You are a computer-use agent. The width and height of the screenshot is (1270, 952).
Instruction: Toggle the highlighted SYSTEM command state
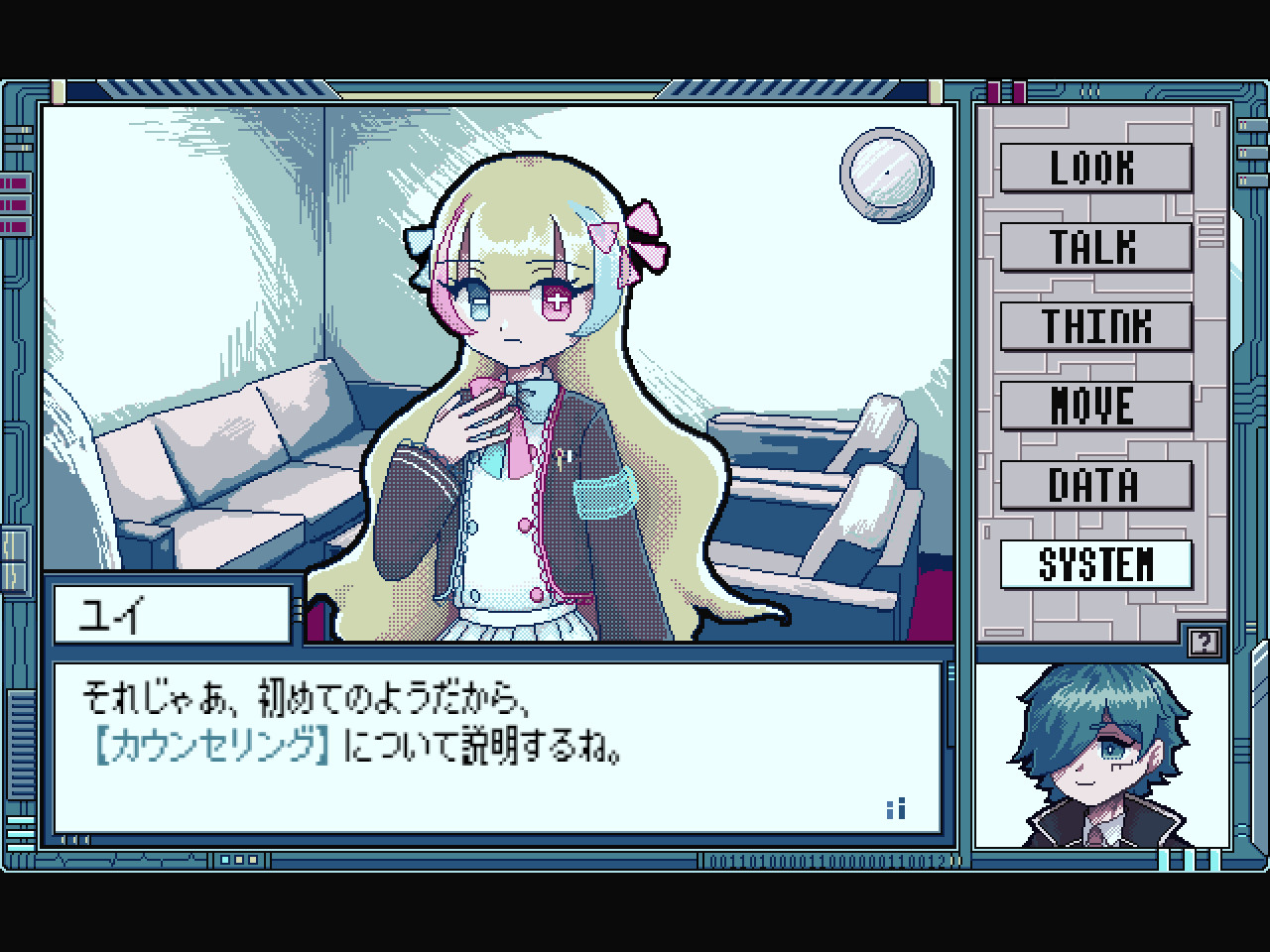coord(1096,562)
